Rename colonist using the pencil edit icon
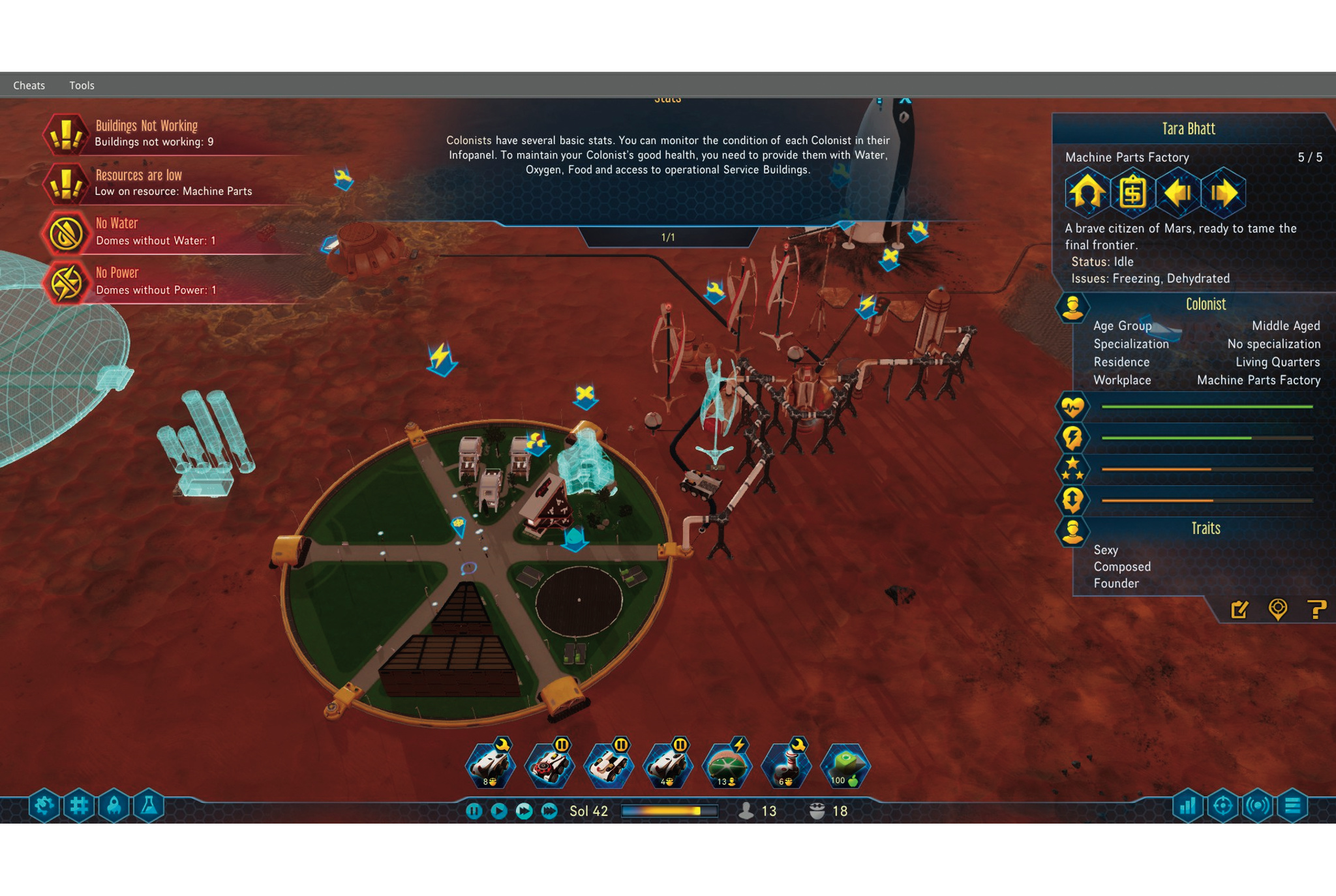Image resolution: width=1336 pixels, height=896 pixels. [x=1239, y=610]
